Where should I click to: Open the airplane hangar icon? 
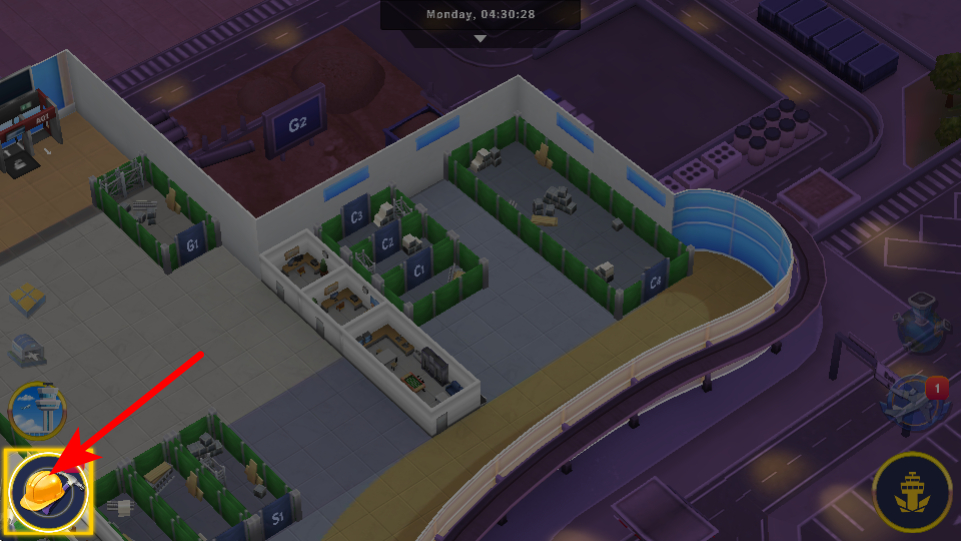26,350
